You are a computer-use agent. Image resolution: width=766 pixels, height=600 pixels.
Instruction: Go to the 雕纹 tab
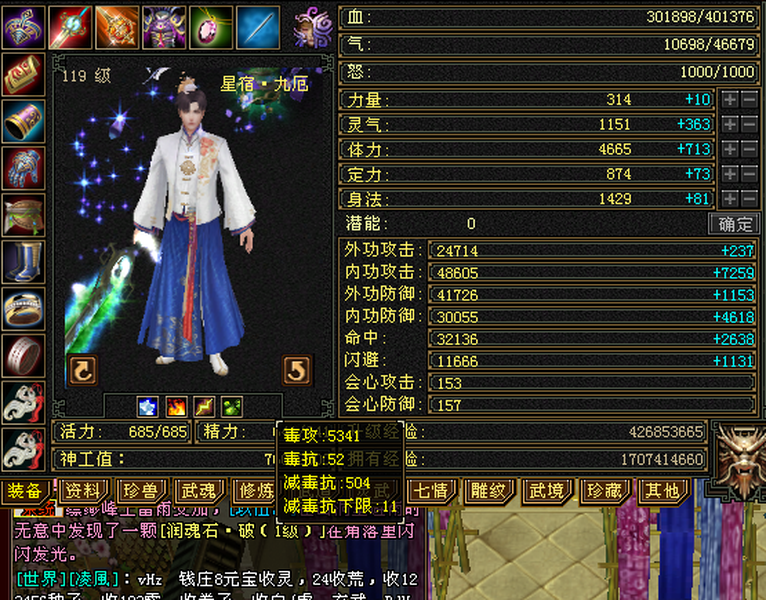[489, 491]
